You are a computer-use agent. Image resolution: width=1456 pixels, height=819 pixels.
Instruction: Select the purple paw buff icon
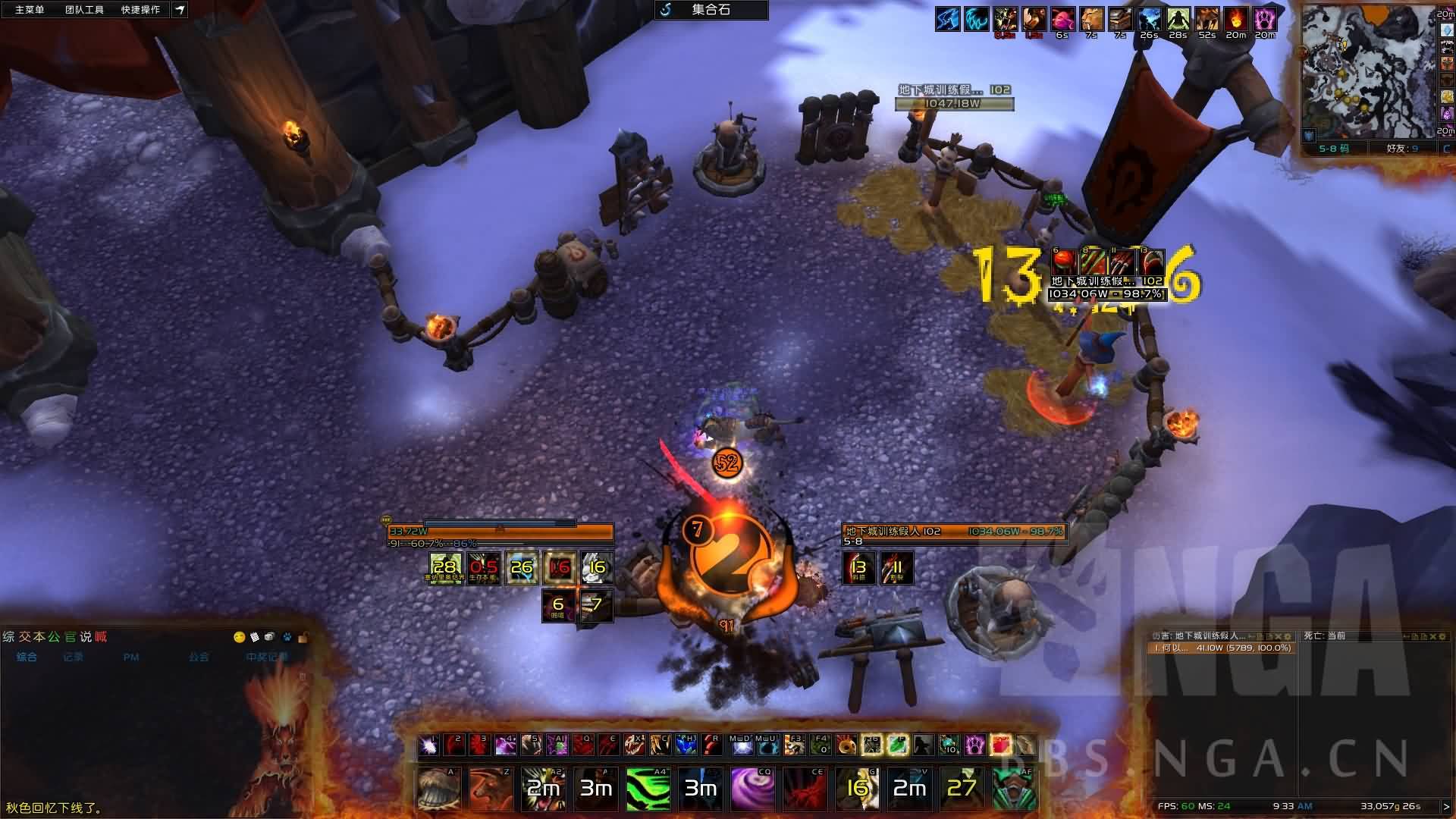point(1264,19)
